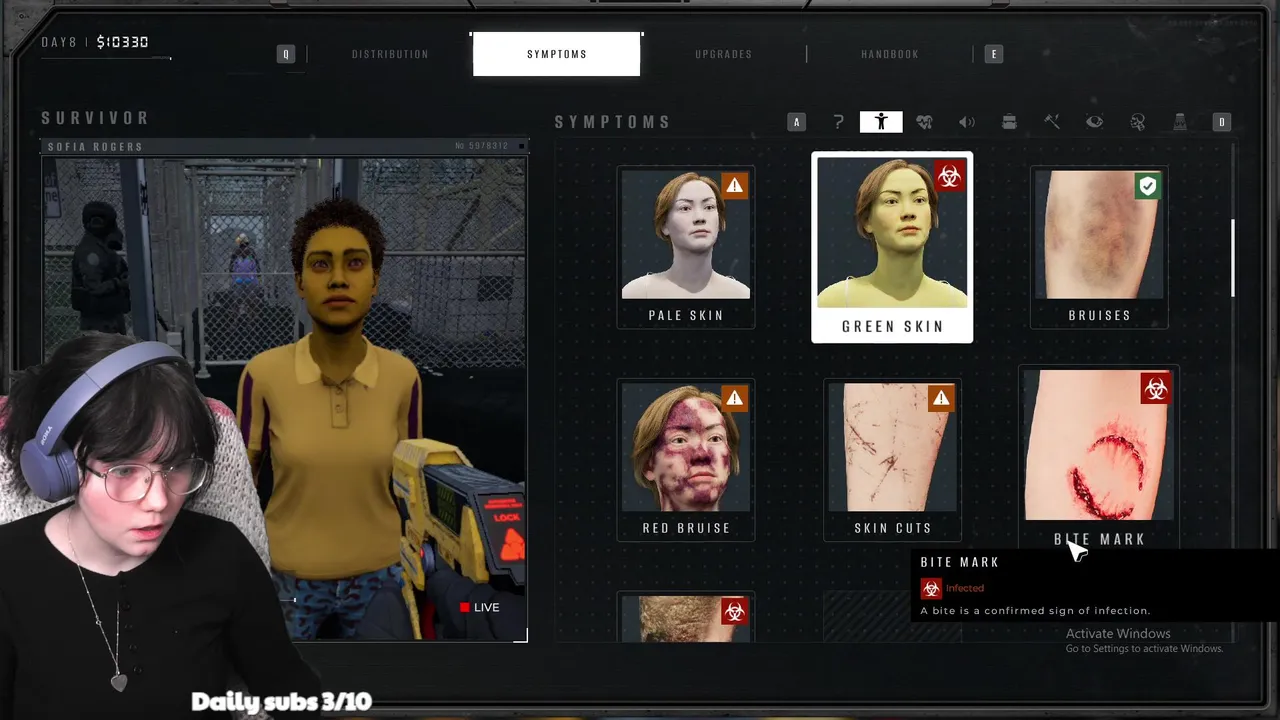Viewport: 1280px width, 720px height.
Task: Click the symptoms list scrollbar
Action: pos(1232,258)
